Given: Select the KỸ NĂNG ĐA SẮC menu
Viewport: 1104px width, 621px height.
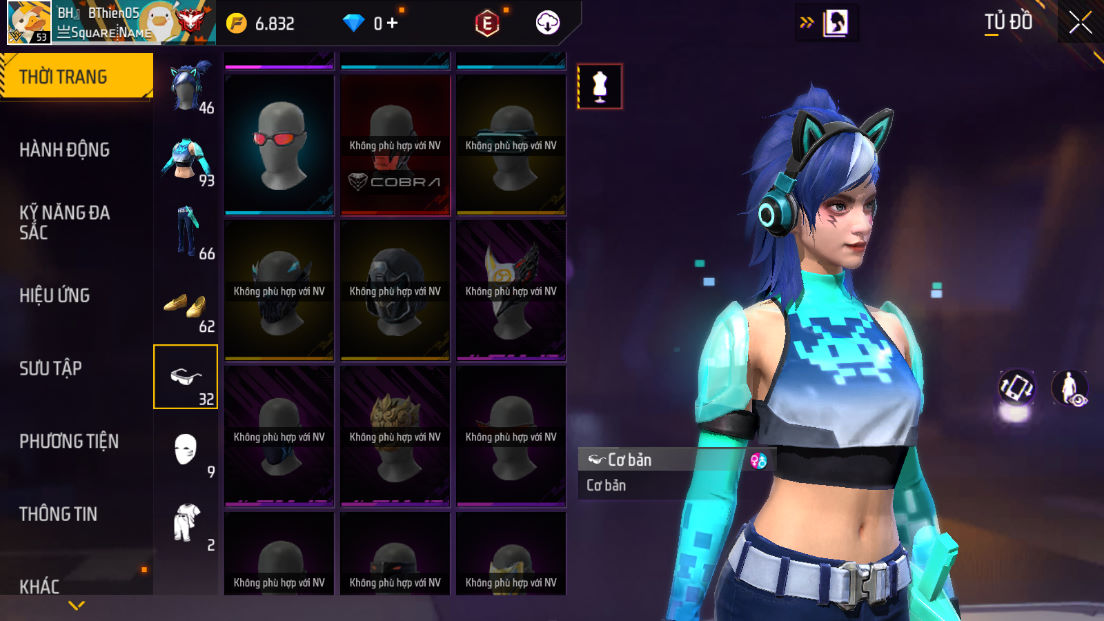Looking at the screenshot, I should coord(65,222).
